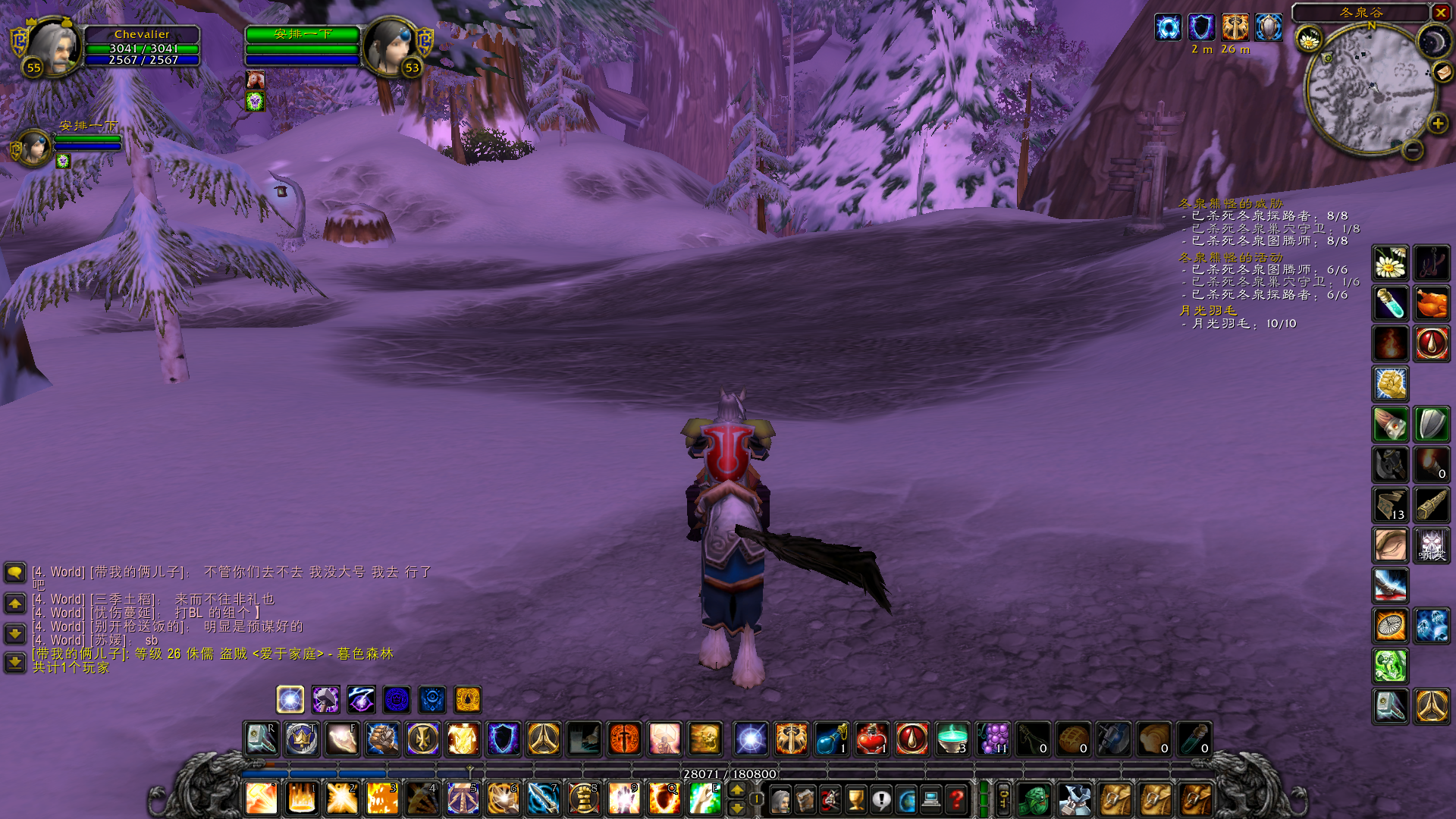This screenshot has width=1456, height=819.
Task: Open the red question mark help button
Action: 956,799
